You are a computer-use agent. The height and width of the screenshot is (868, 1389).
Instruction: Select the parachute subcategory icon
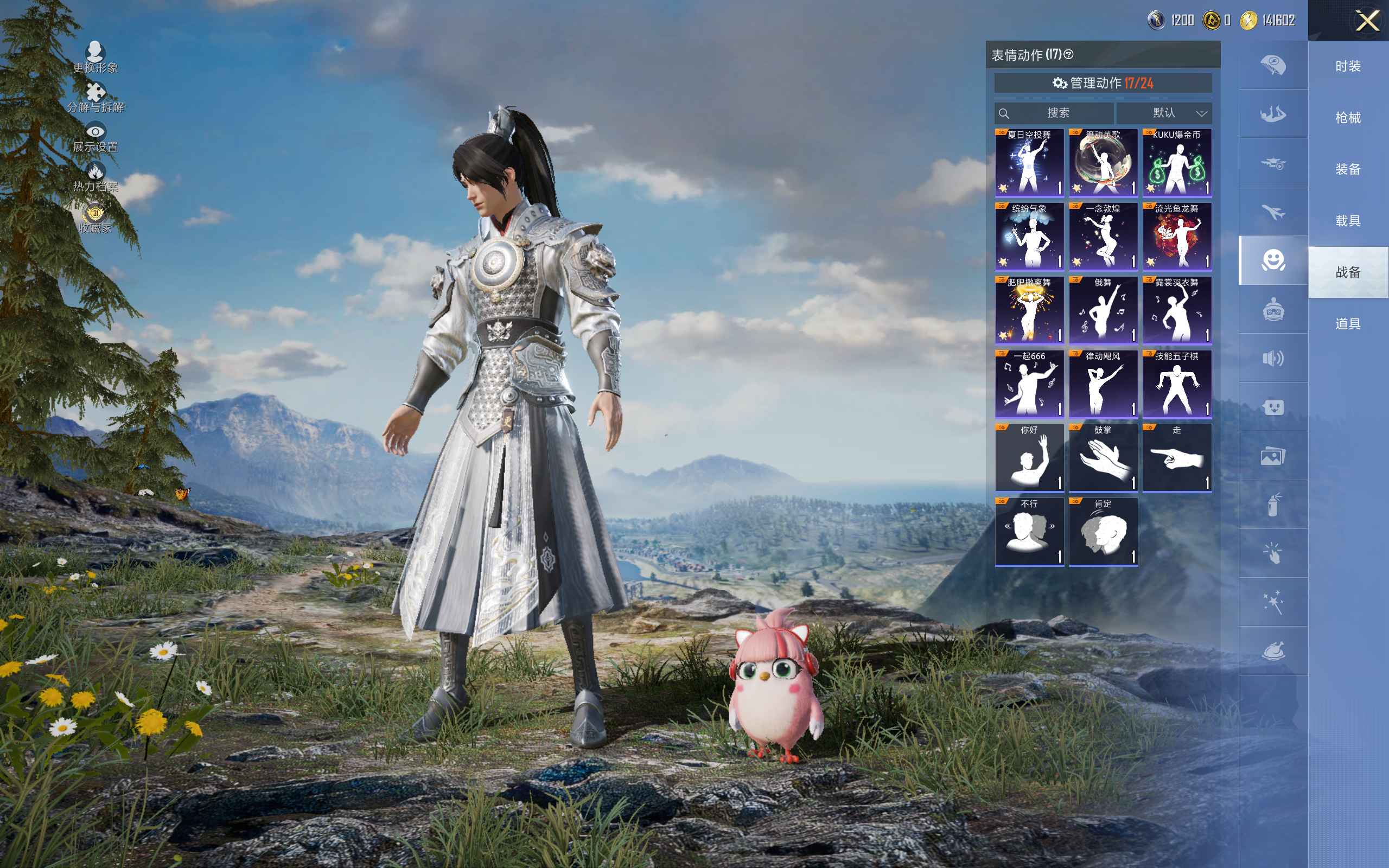click(x=1273, y=65)
